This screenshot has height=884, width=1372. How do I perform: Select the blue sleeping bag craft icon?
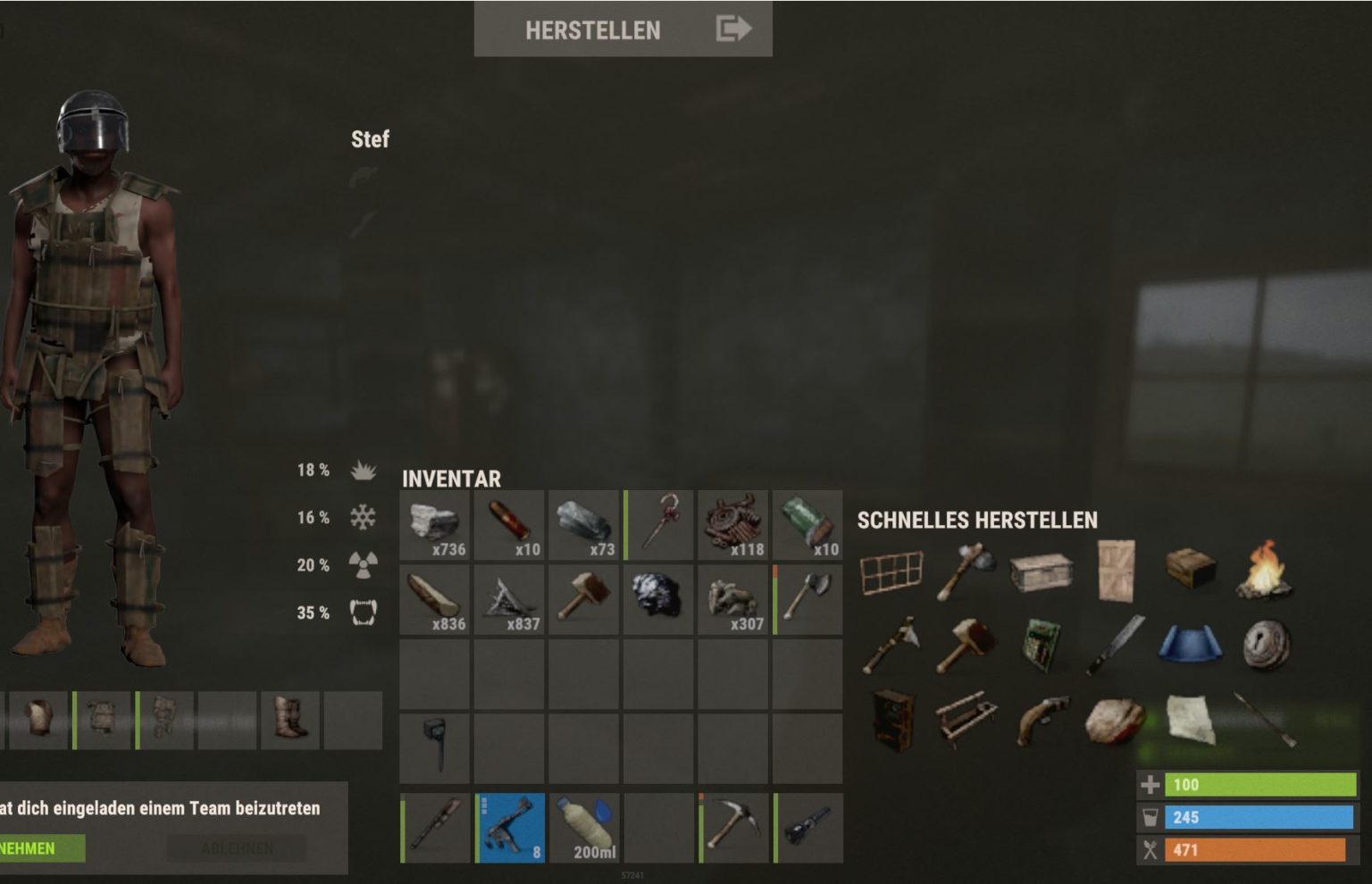pyautogui.click(x=1190, y=643)
